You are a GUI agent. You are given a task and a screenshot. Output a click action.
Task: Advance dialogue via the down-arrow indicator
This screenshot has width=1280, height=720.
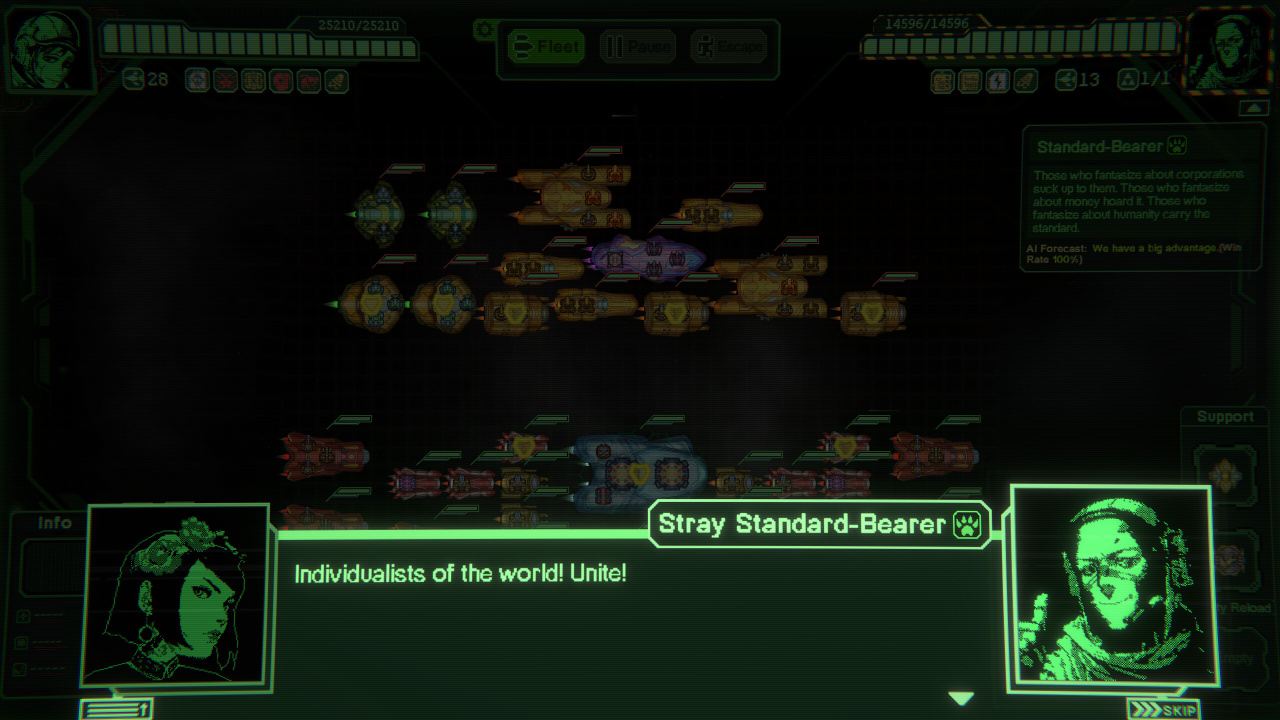tap(961, 698)
